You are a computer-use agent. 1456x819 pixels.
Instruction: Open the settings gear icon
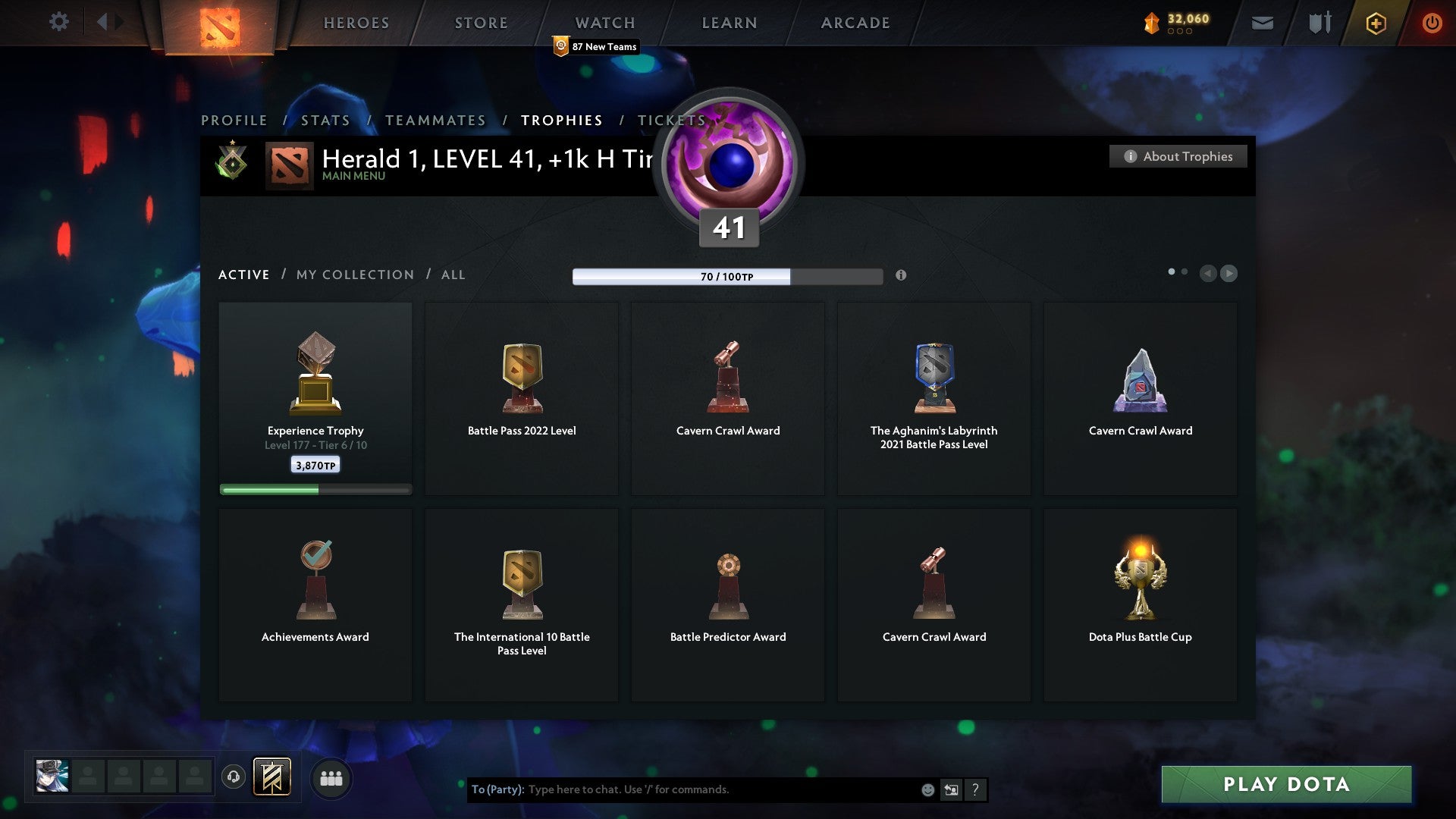(x=59, y=22)
